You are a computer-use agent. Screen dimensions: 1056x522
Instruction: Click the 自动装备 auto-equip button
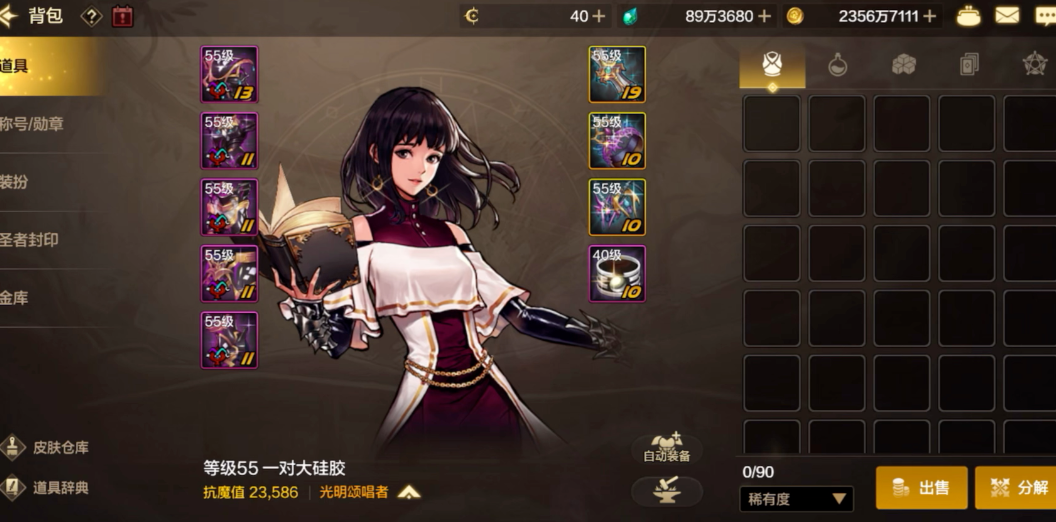[x=666, y=447]
